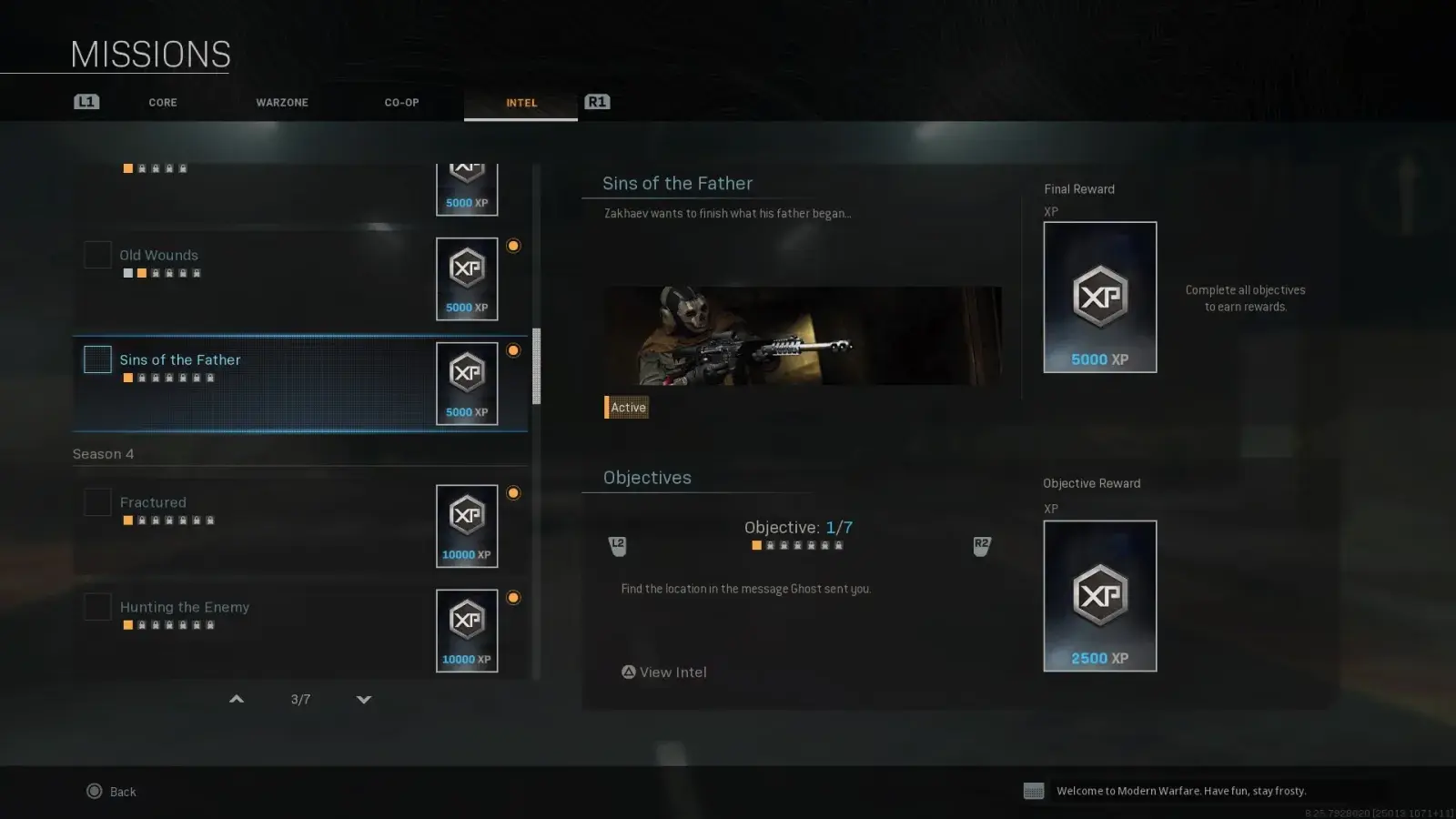Image resolution: width=1456 pixels, height=819 pixels.
Task: View Intel for the current objective
Action: [x=664, y=672]
